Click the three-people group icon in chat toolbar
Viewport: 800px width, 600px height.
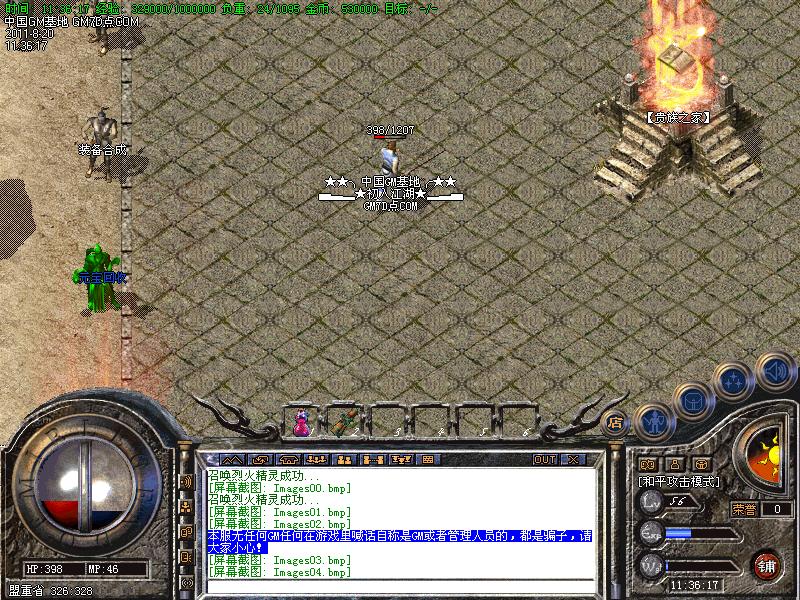pyautogui.click(x=316, y=460)
